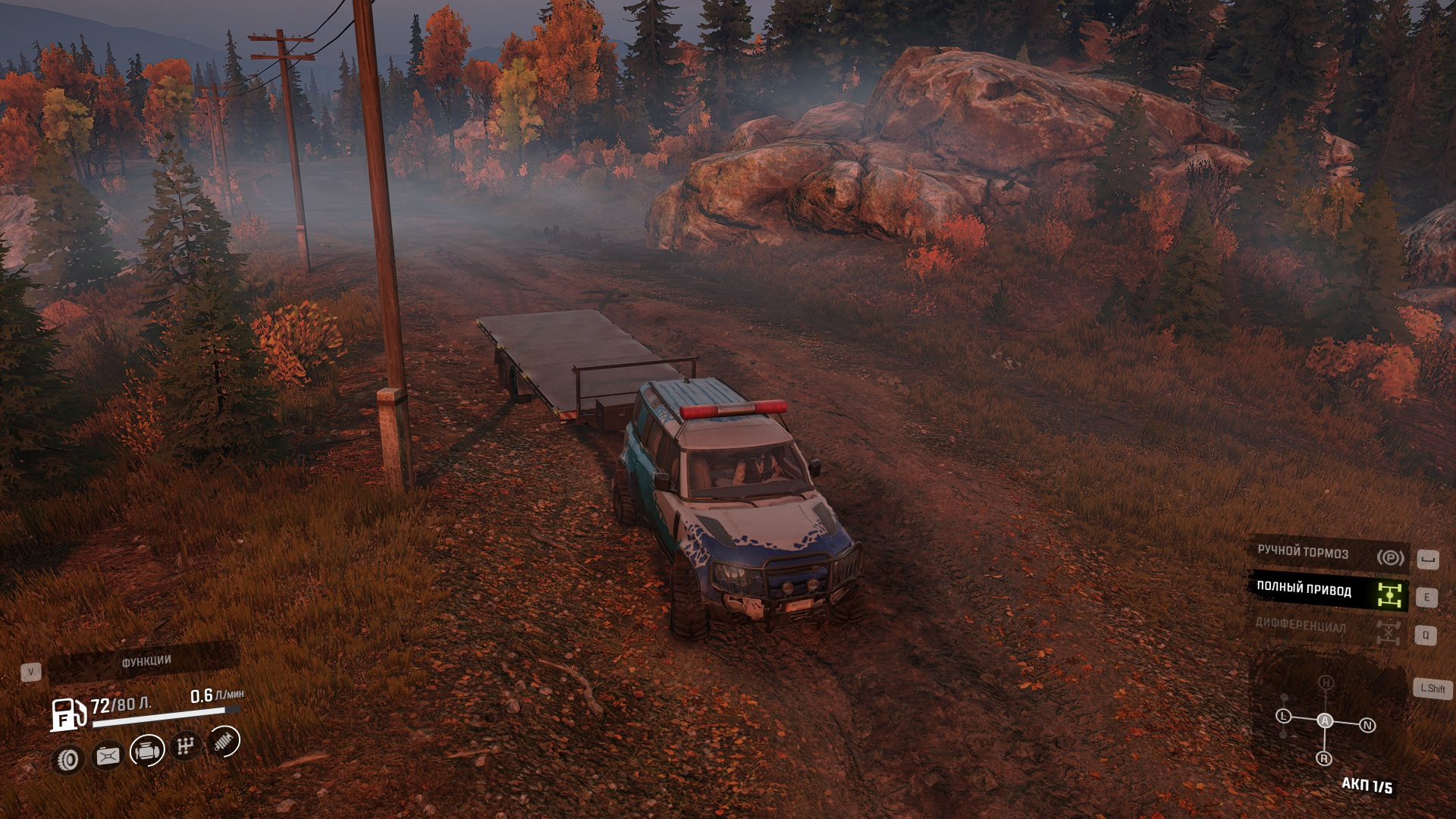Screen dimensions: 1456x819
Task: Select the R reverse gear
Action: pos(1324,758)
